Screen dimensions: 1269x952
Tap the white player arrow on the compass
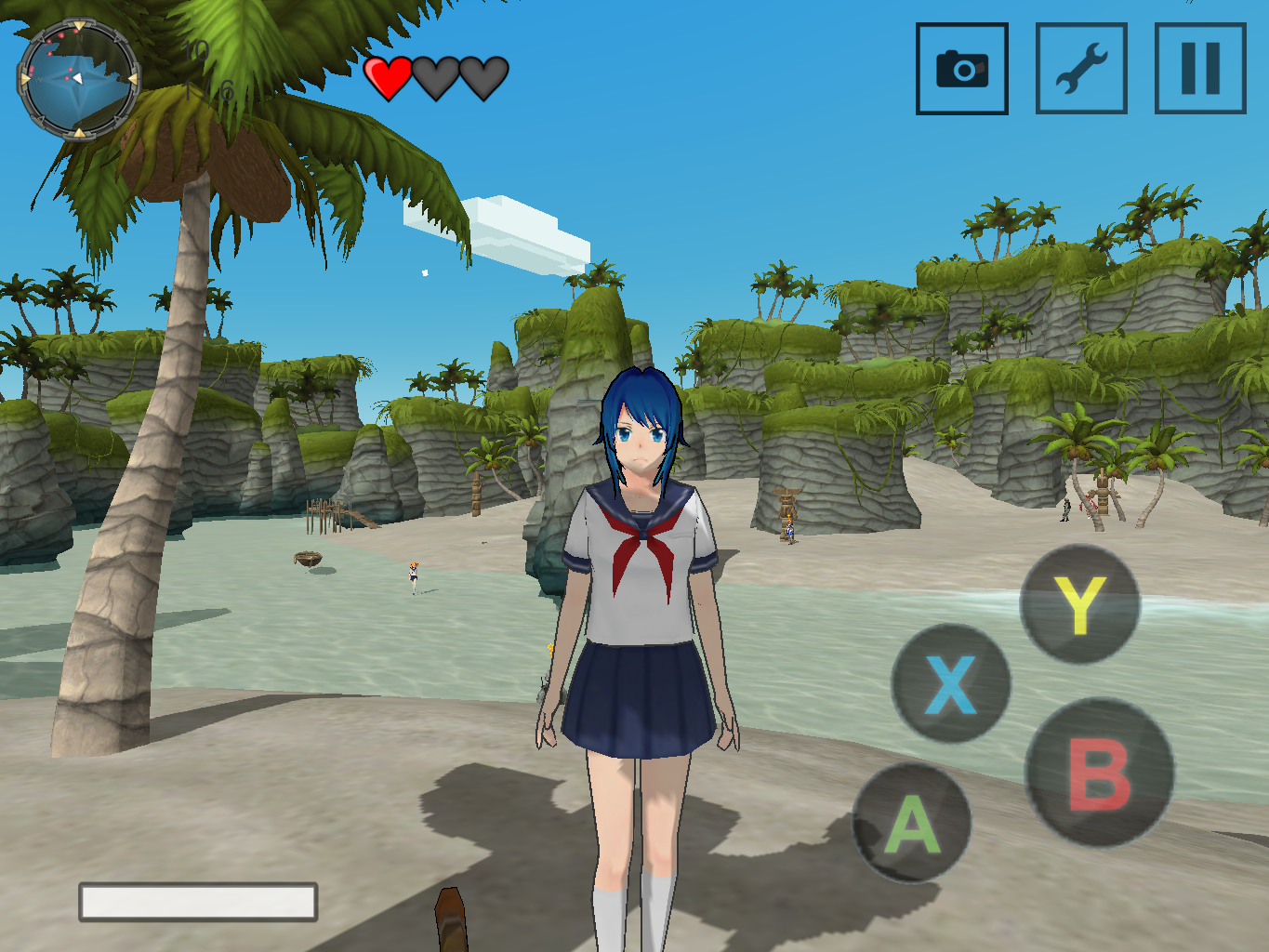[78, 78]
